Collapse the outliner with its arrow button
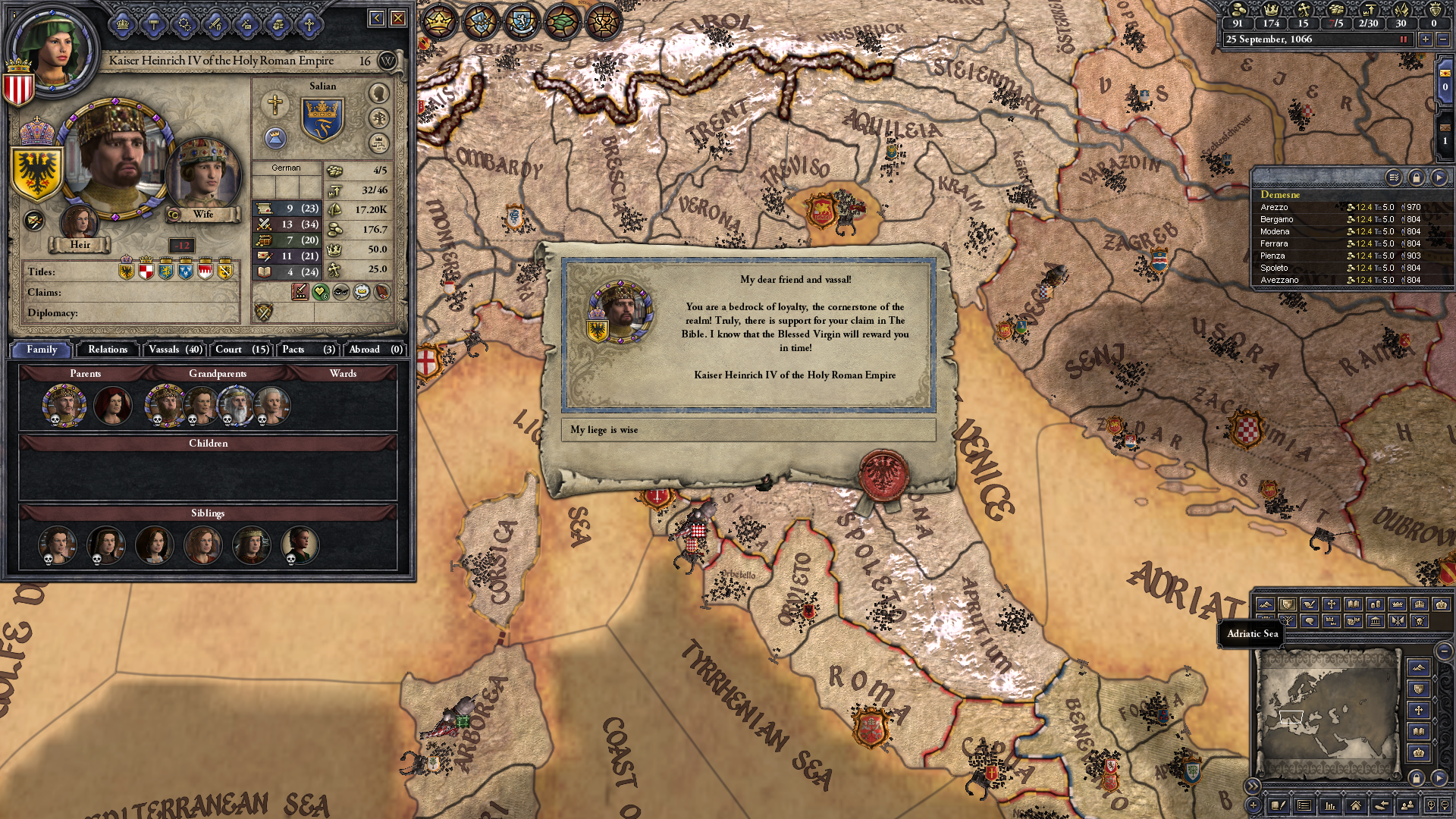Screen dimensions: 1456x819 tap(1439, 179)
